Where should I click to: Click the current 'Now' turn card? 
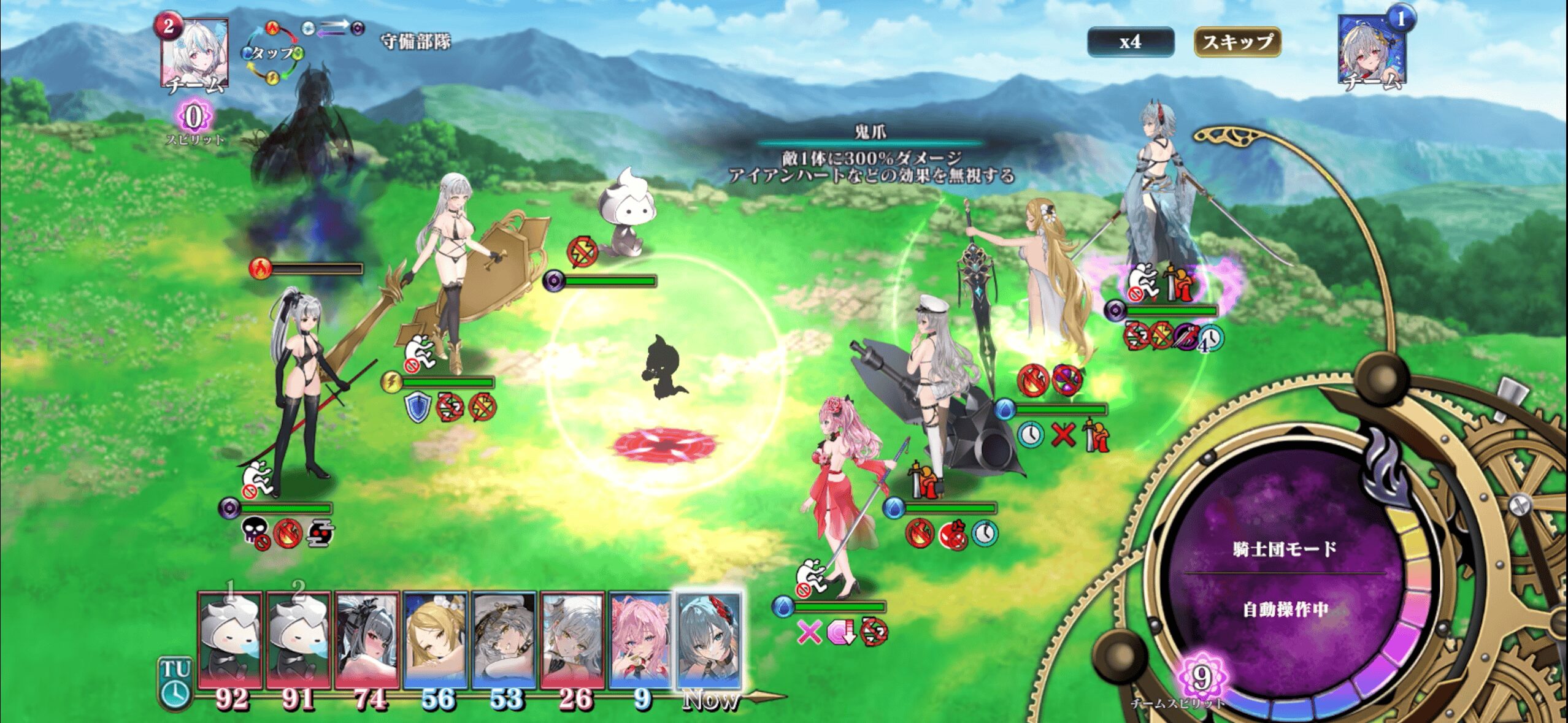[709, 641]
